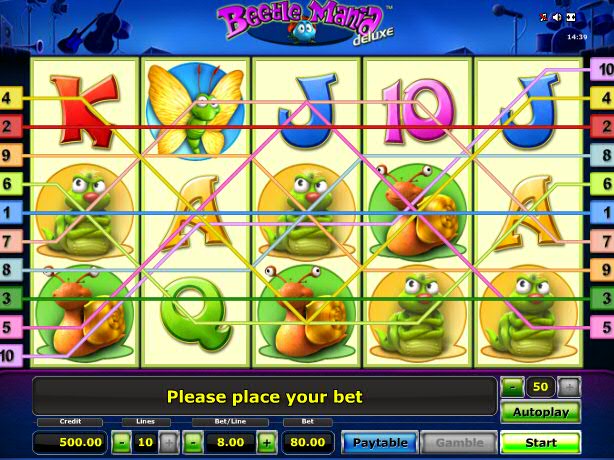Increase the autoplay spin count above 50
Screen dimensions: 614x460
569,386
